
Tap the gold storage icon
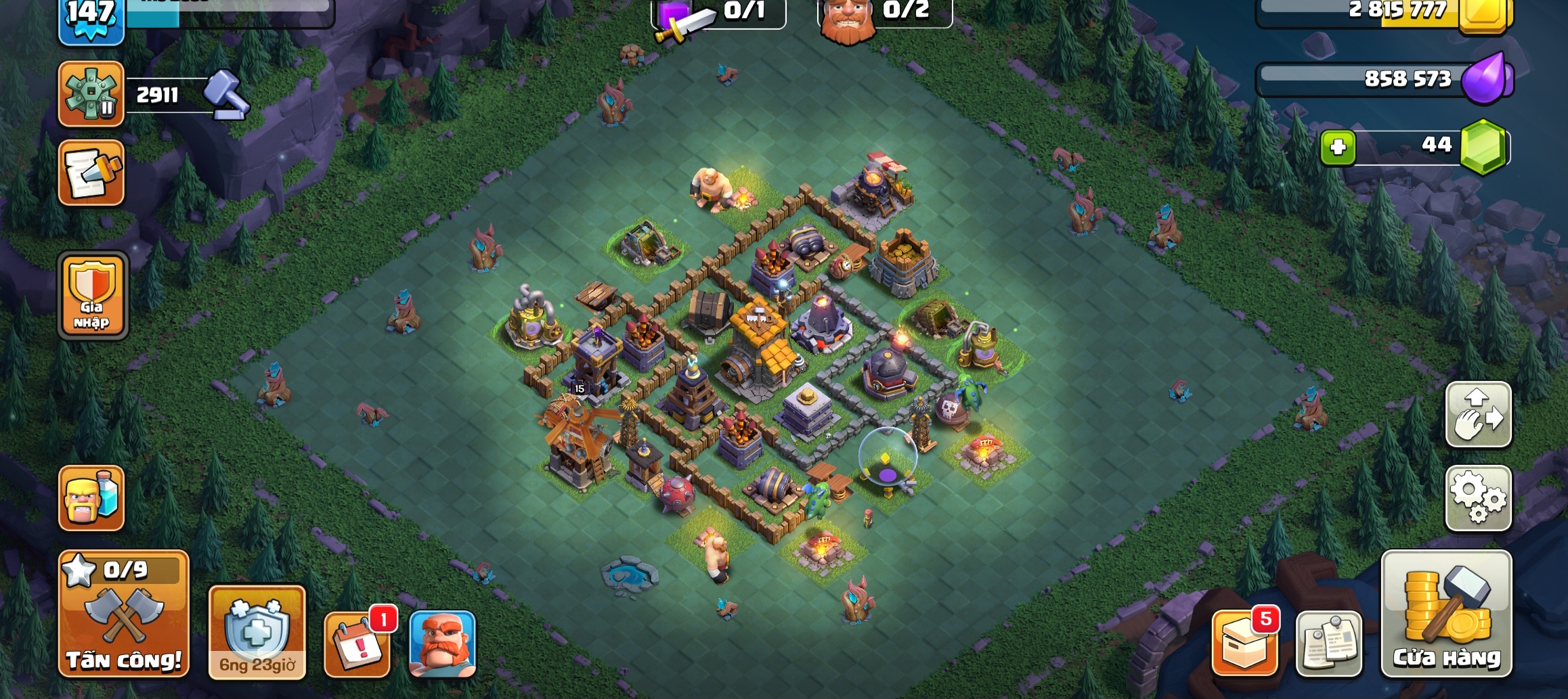tap(1483, 15)
